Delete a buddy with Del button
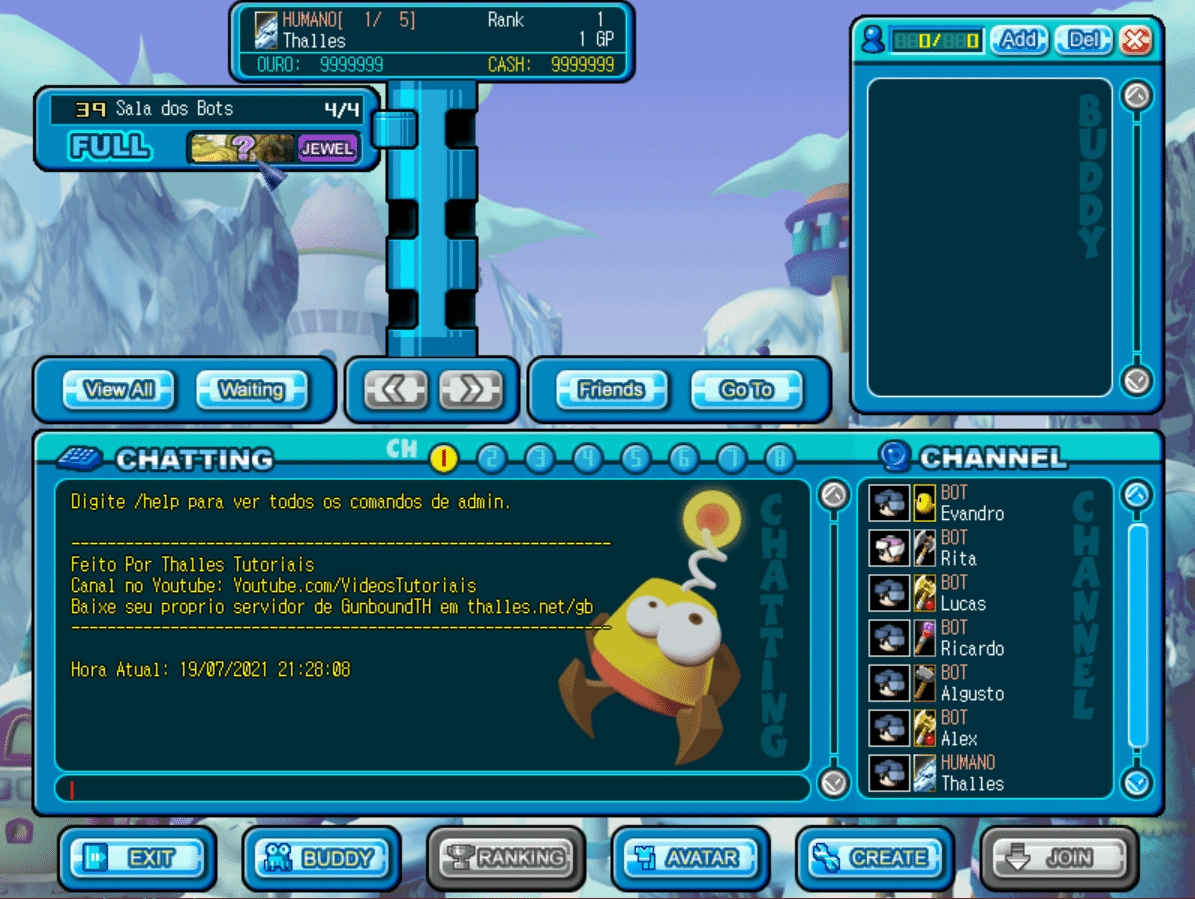Screen dimensions: 1195x899 (1084, 40)
